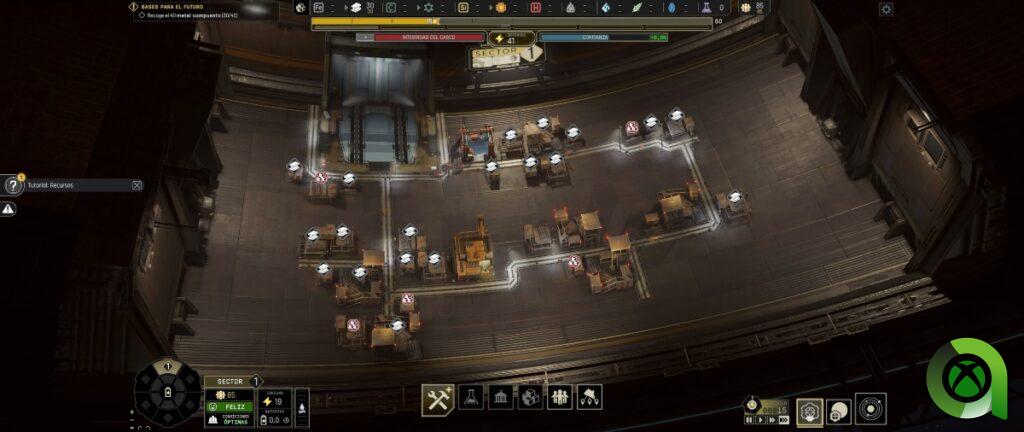Show the warning alert triangle
Screen dimensions: 1024x432
click(8, 209)
